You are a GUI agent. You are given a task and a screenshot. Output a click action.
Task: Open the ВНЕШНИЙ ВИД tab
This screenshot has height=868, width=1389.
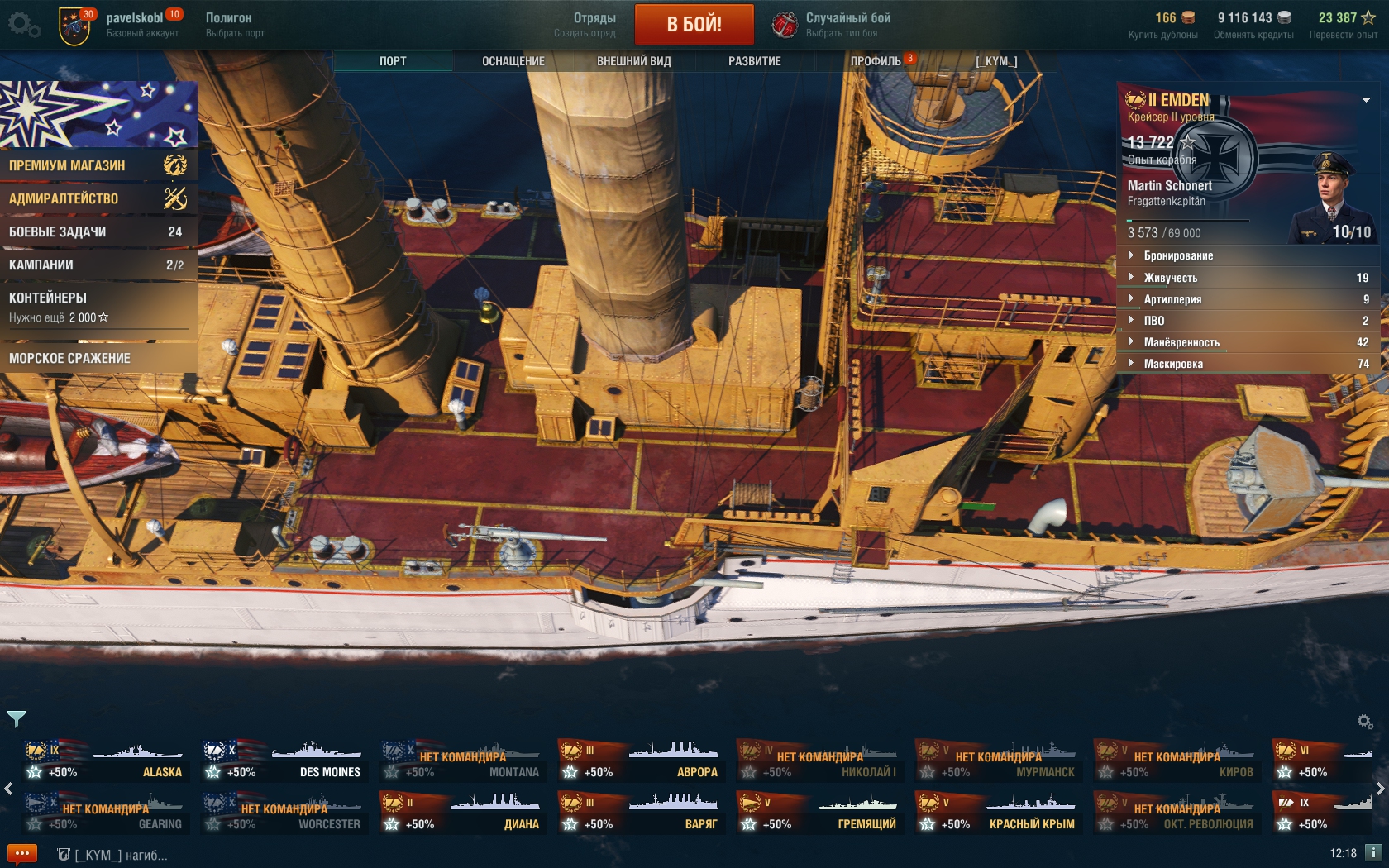(x=633, y=61)
